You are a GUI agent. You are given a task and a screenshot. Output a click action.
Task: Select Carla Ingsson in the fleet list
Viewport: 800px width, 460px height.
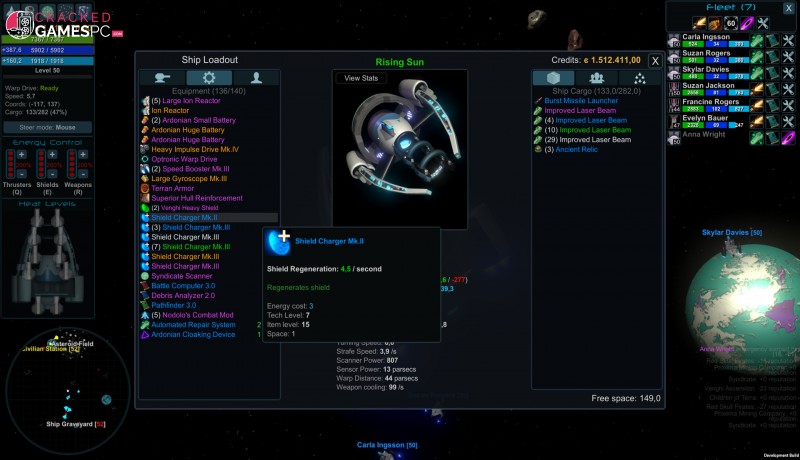[x=711, y=36]
